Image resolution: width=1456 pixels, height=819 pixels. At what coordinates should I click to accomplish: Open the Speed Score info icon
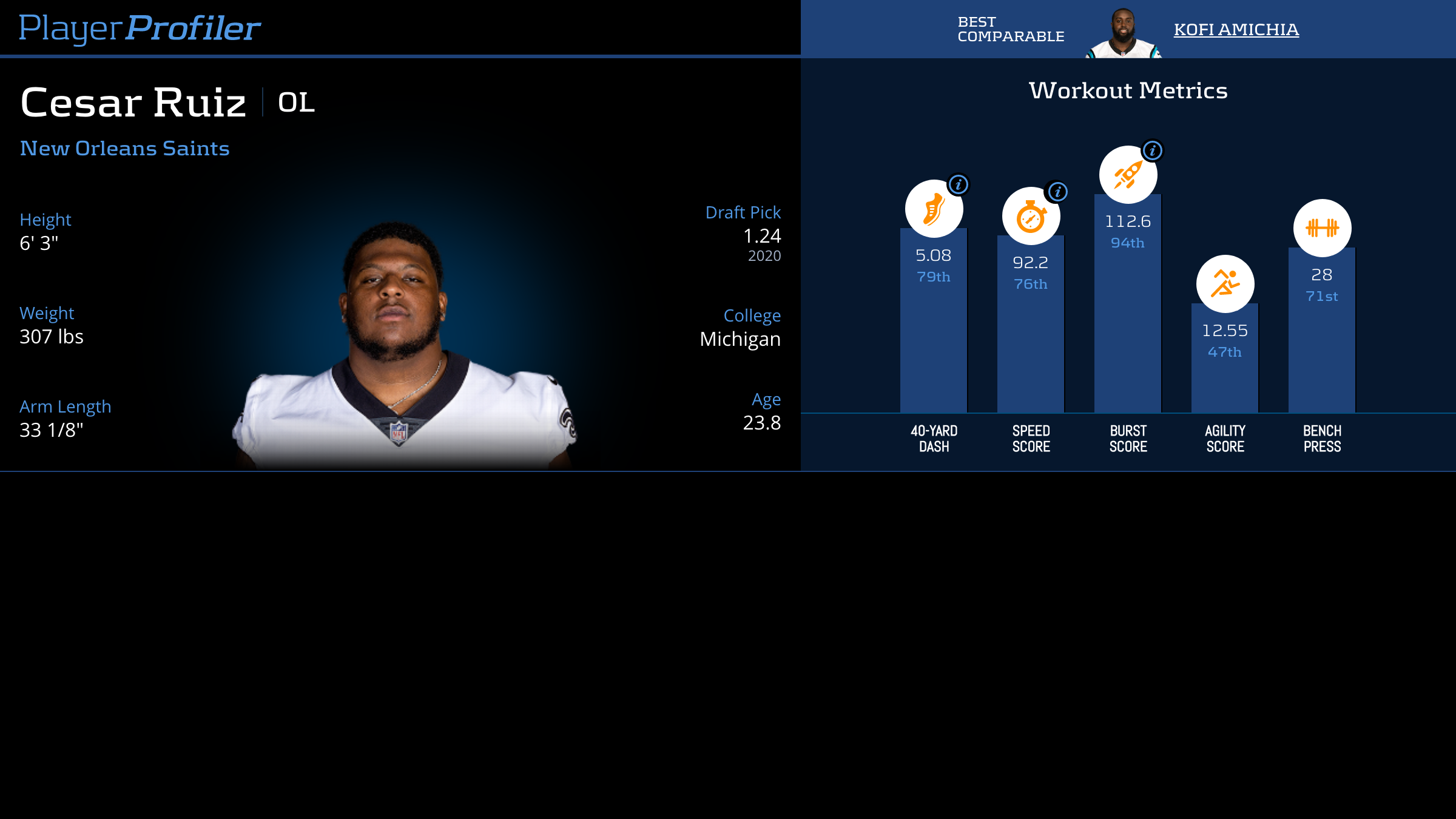1057,192
